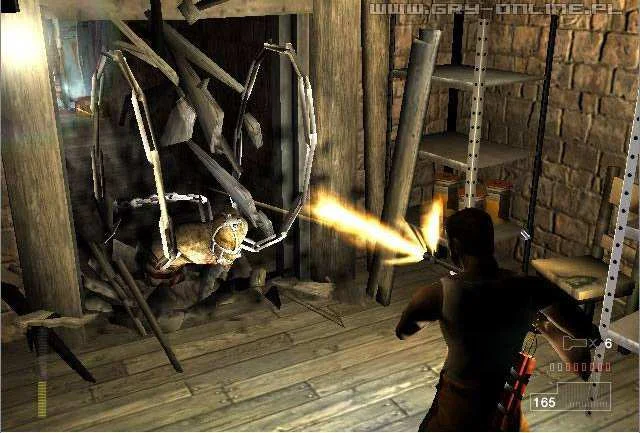
Task: Select the inventory item icon showing x6
Action: (x=574, y=344)
